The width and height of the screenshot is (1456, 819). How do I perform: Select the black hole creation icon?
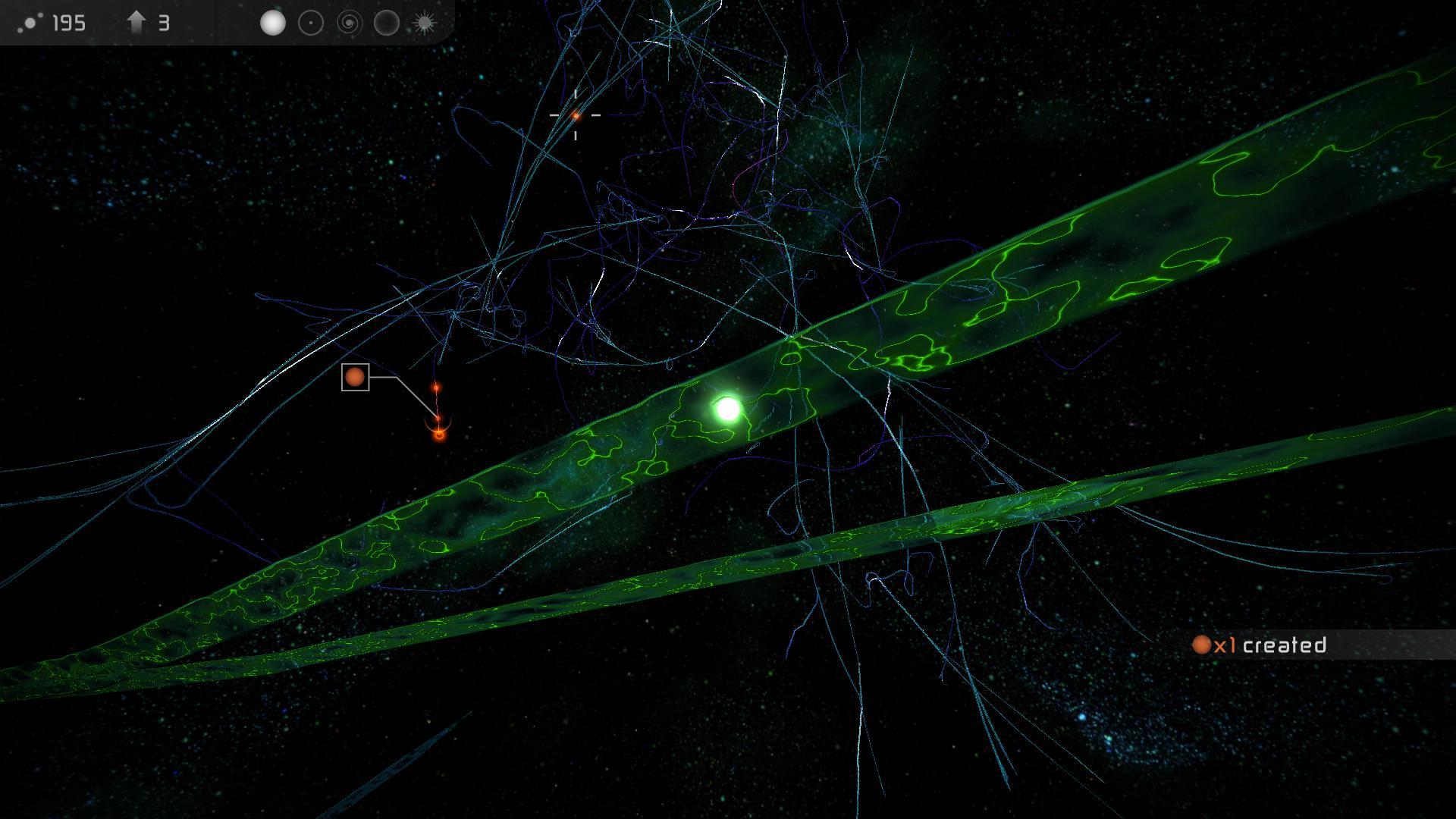click(386, 23)
